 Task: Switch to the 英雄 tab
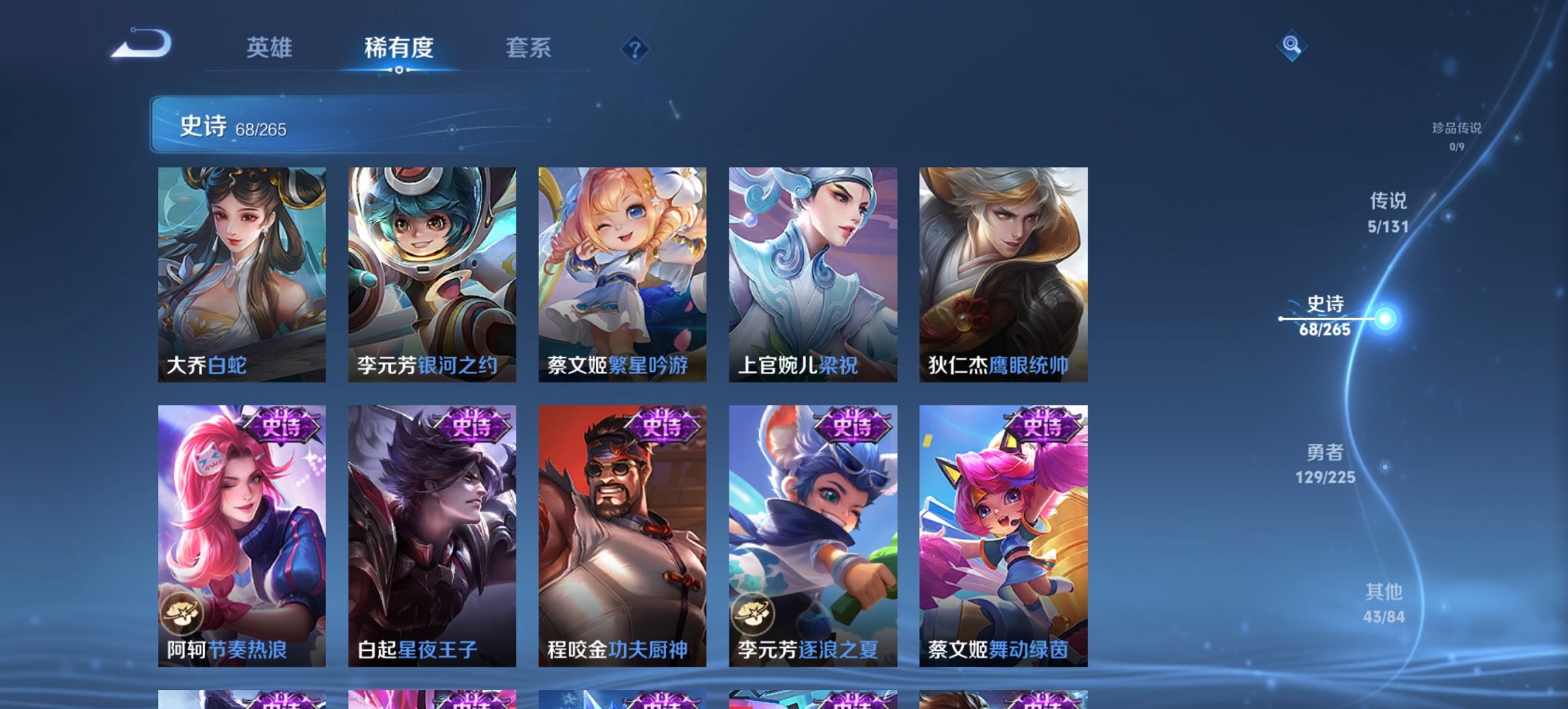pyautogui.click(x=271, y=48)
